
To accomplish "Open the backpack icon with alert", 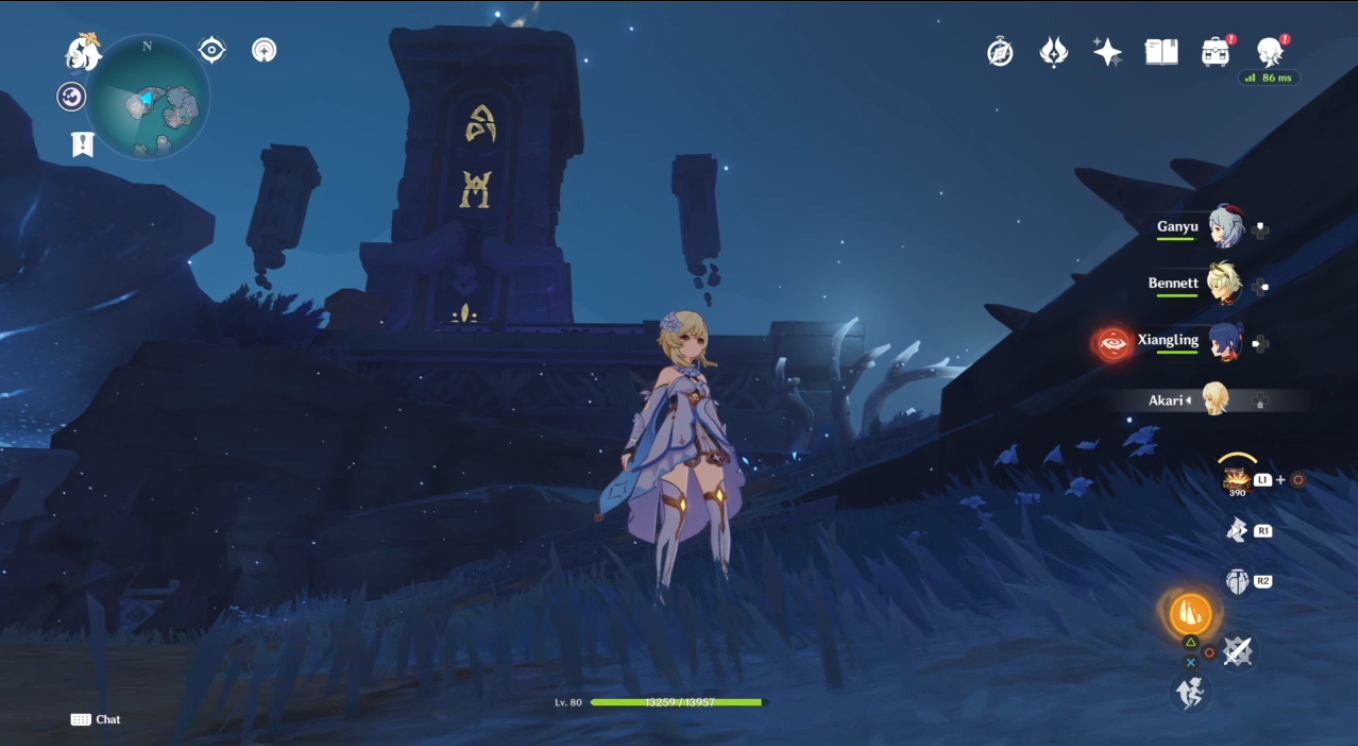I will 1215,52.
